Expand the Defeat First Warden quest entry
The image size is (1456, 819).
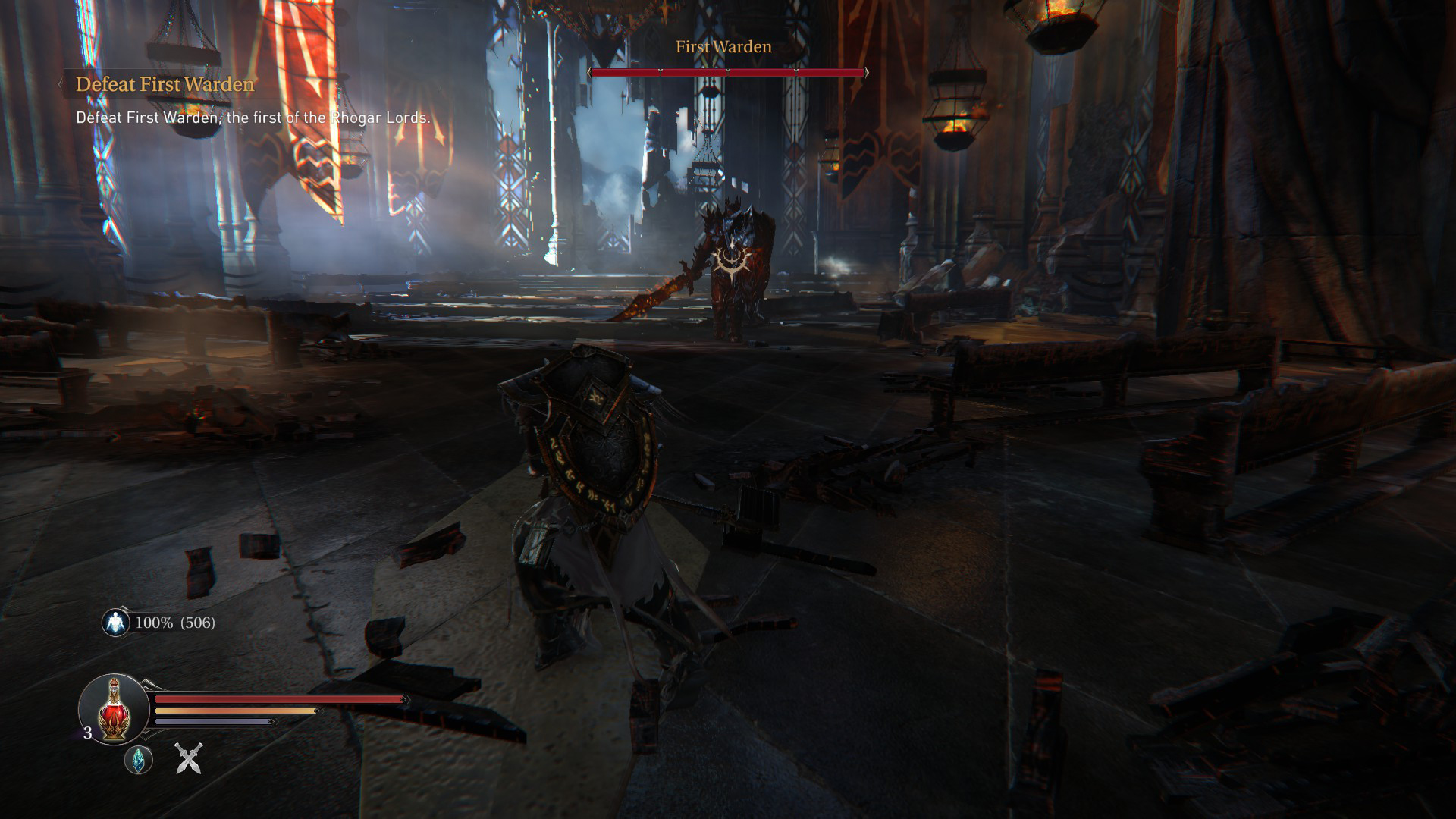point(164,85)
